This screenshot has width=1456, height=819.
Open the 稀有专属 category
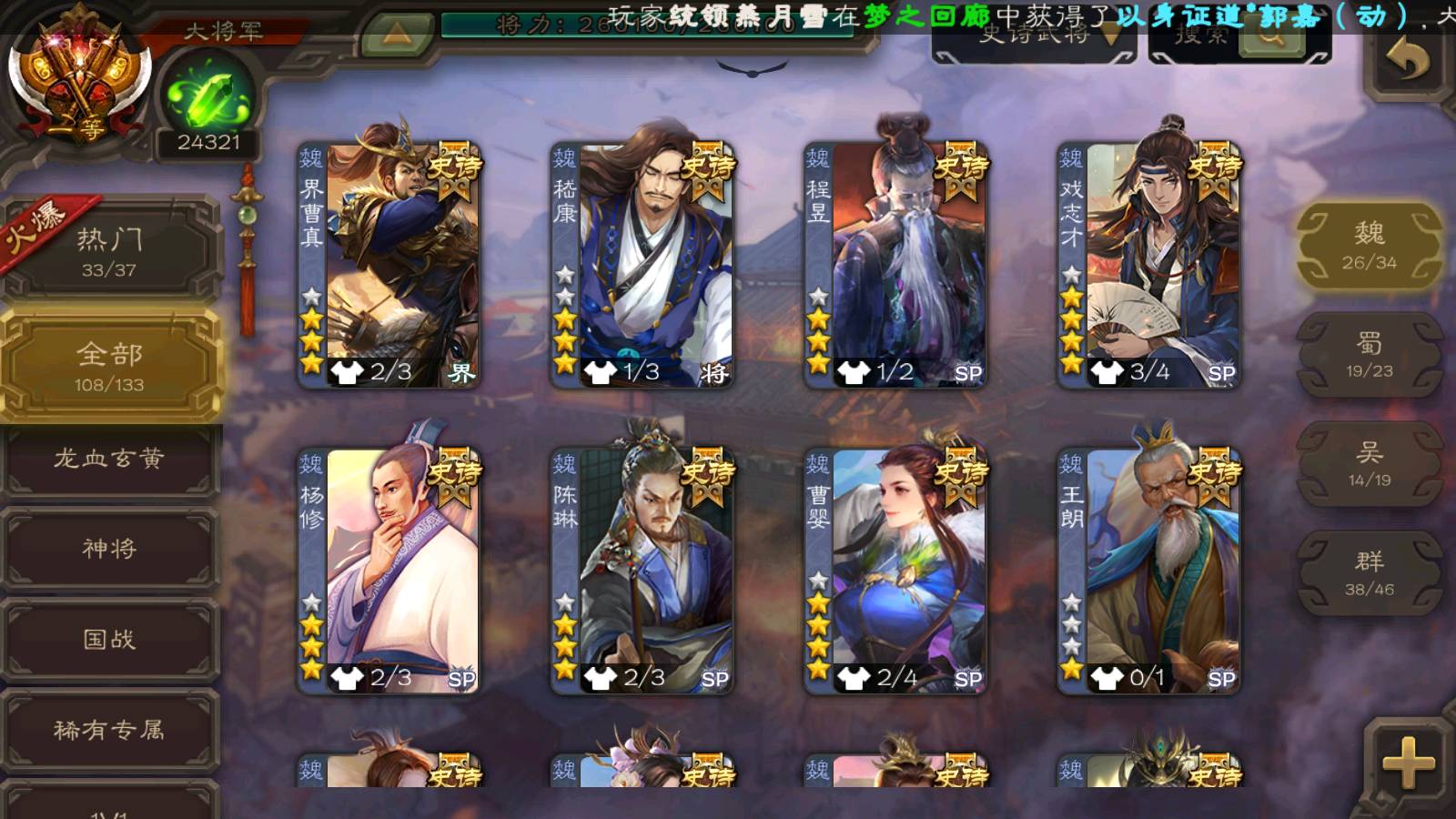pos(109,730)
